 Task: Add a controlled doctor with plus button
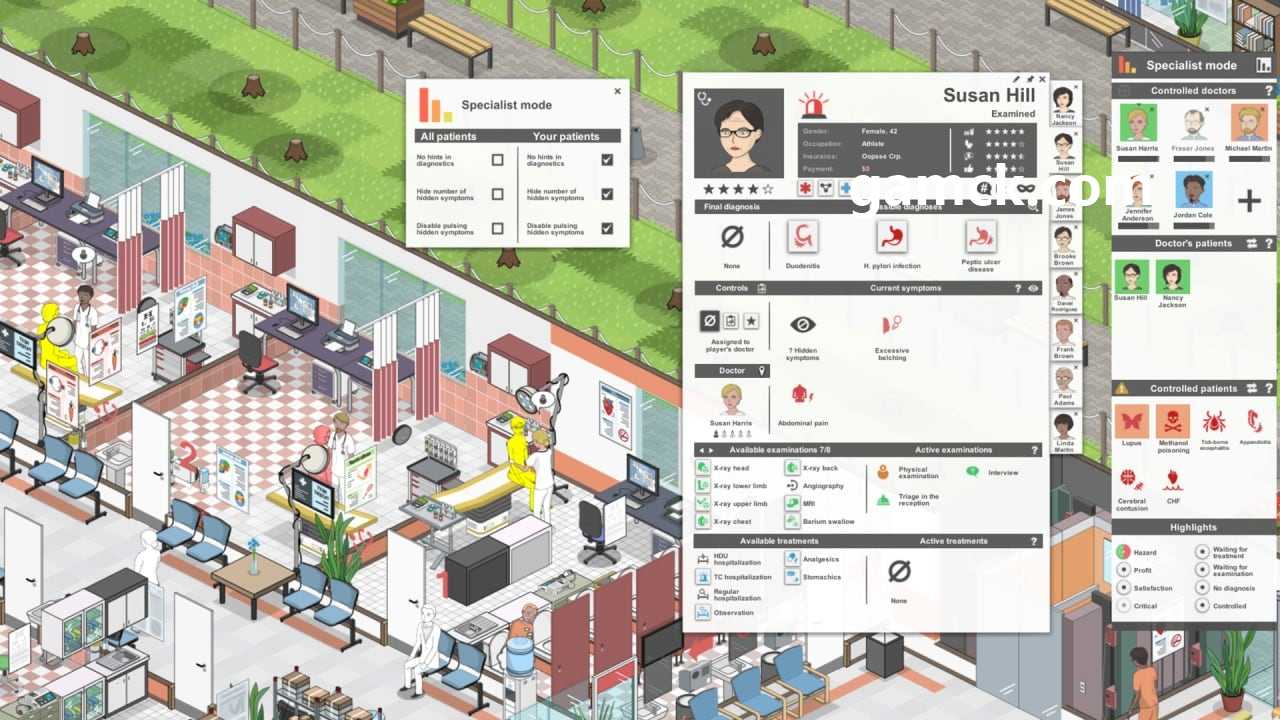click(x=1249, y=202)
